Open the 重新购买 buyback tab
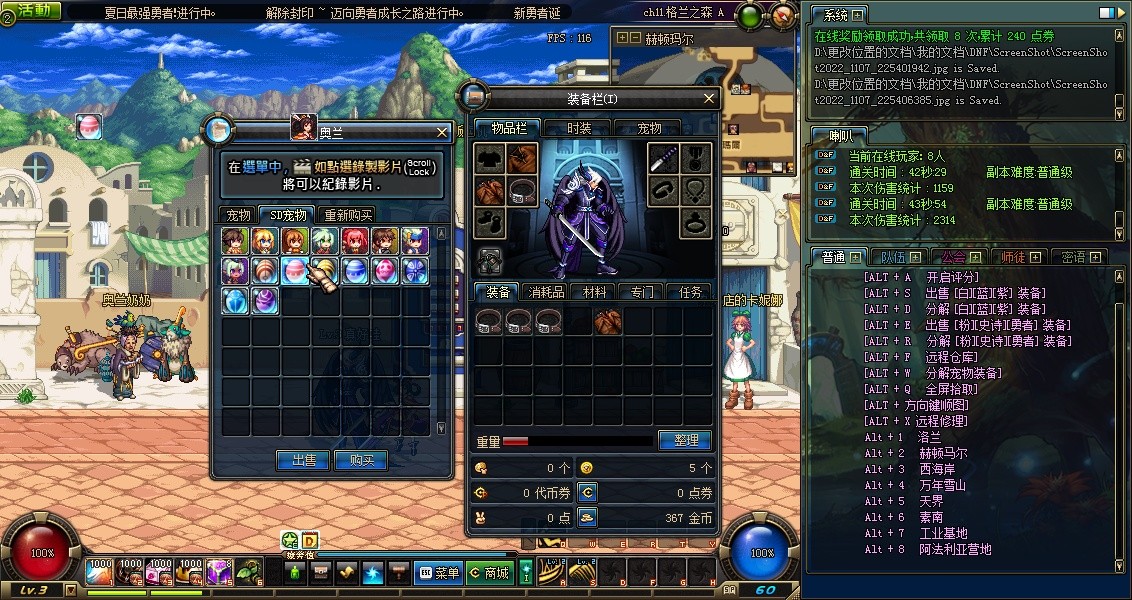This screenshot has width=1132, height=600. (x=348, y=215)
